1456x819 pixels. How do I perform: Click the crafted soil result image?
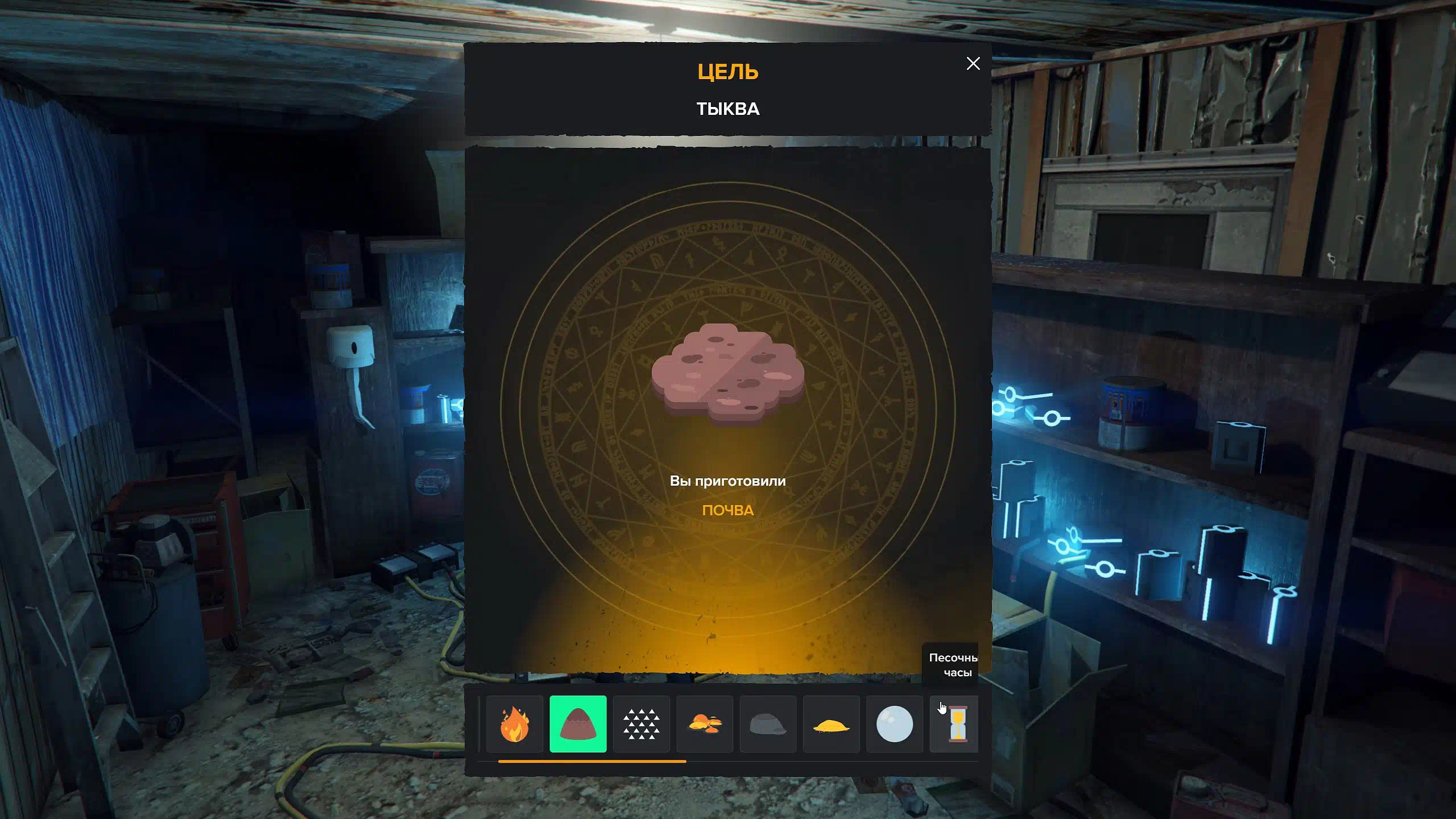point(727,373)
